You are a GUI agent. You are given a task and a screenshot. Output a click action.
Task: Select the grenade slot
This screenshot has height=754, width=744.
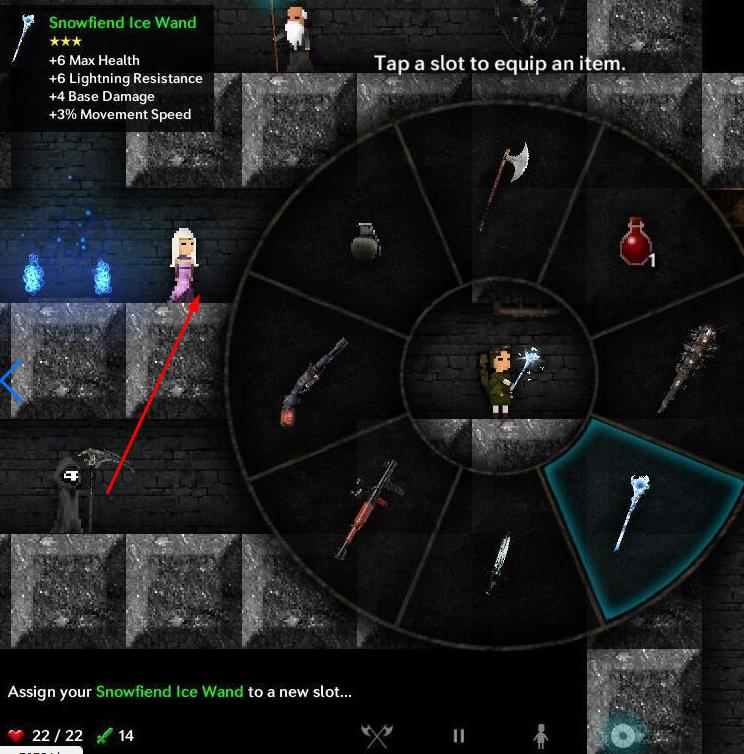click(x=367, y=241)
